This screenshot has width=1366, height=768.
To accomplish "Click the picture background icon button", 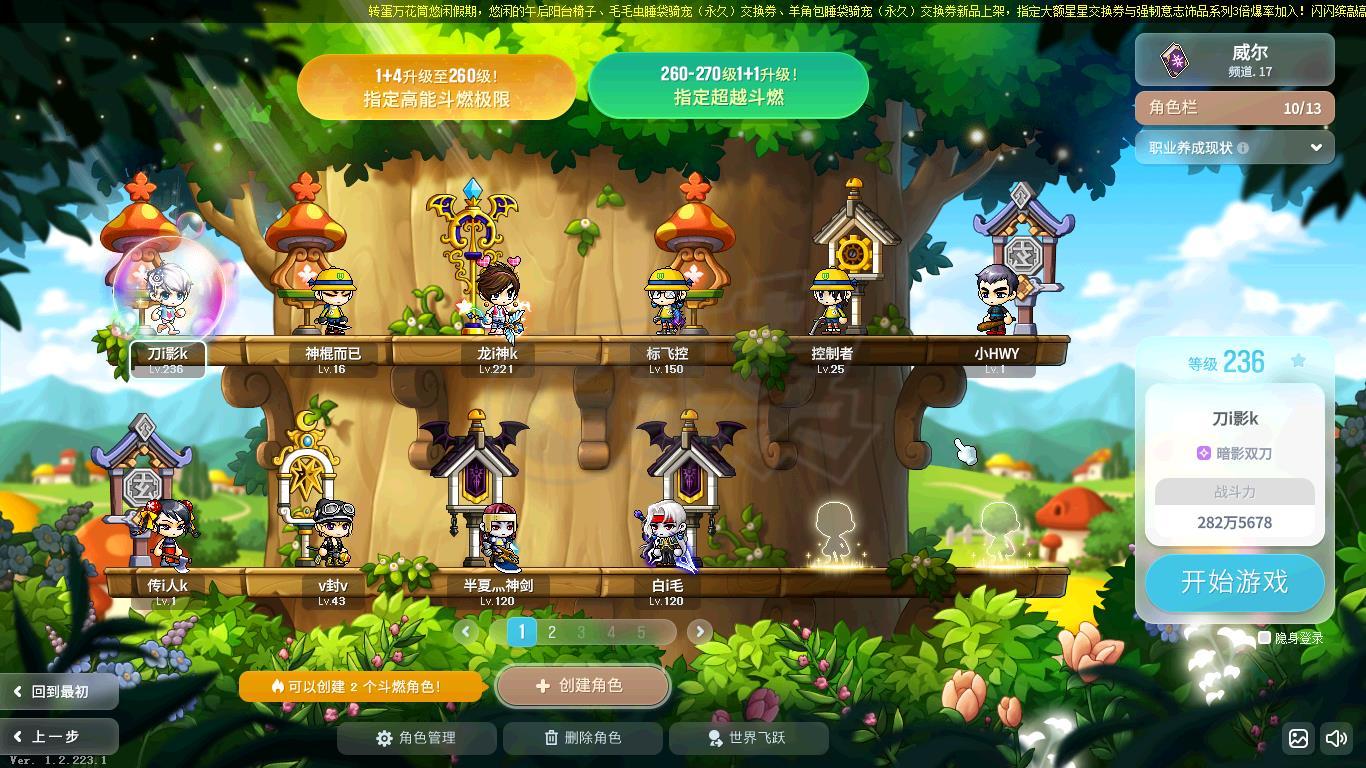I will click(x=1298, y=739).
